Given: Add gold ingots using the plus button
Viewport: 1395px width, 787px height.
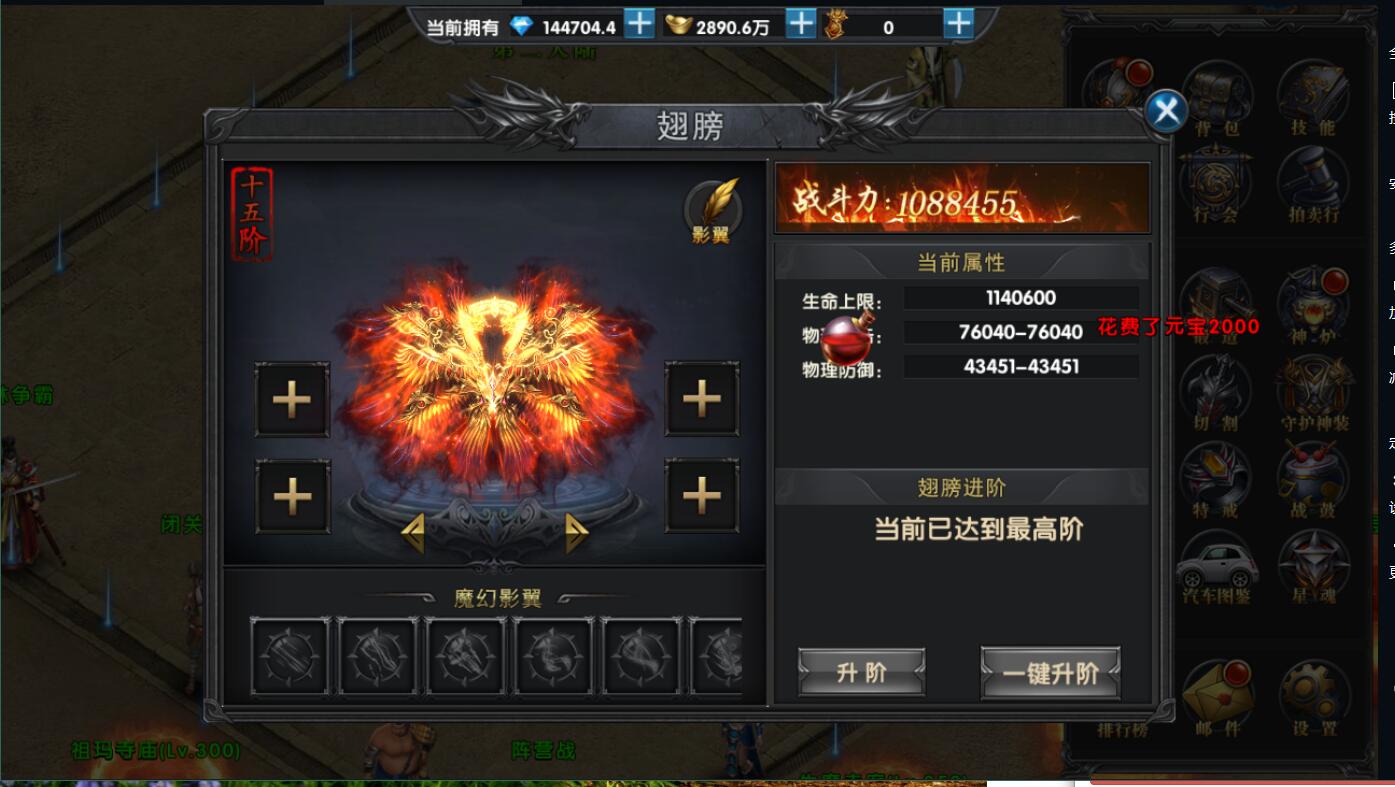Looking at the screenshot, I should click(x=800, y=24).
